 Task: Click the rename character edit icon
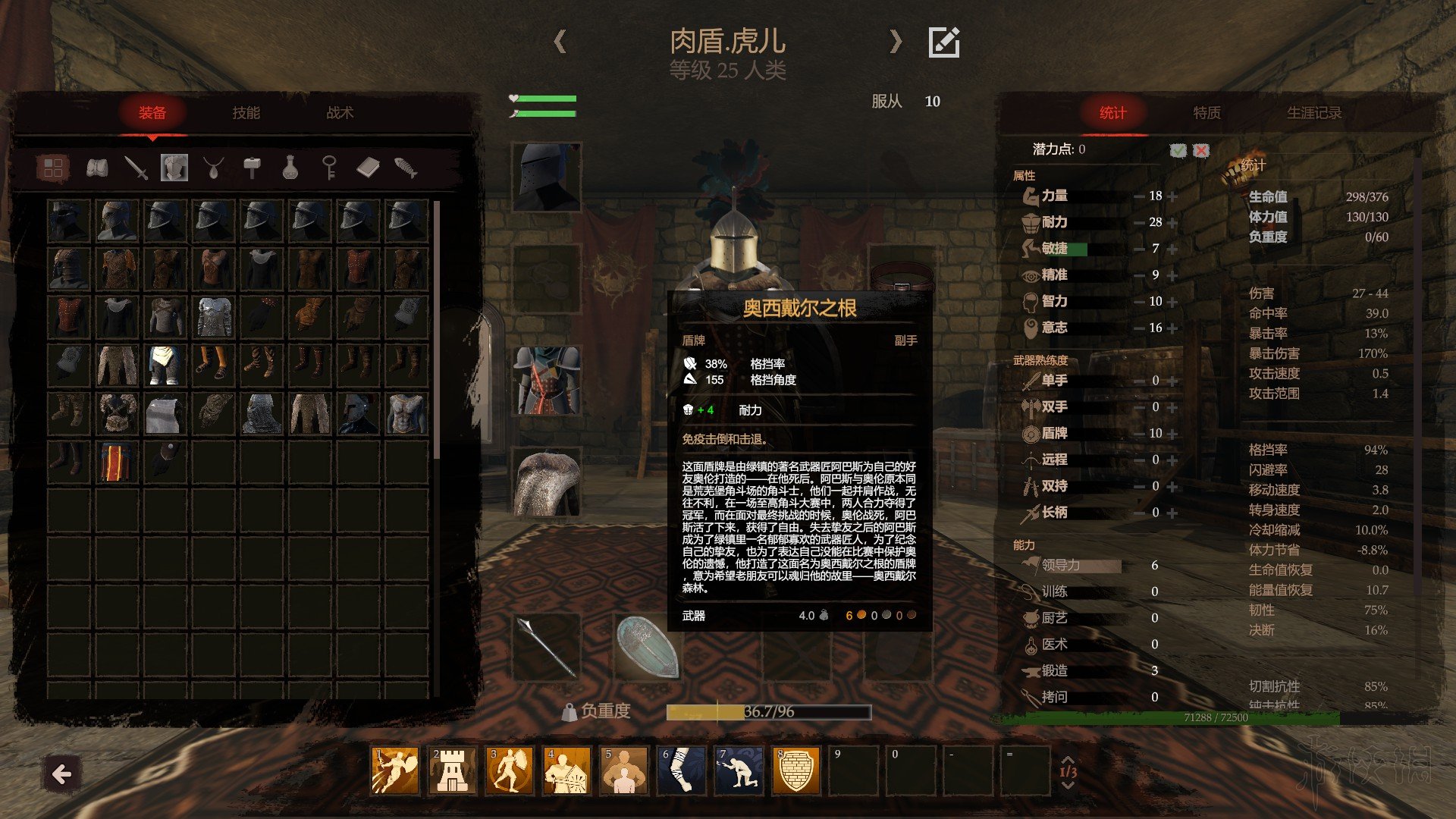pyautogui.click(x=944, y=42)
